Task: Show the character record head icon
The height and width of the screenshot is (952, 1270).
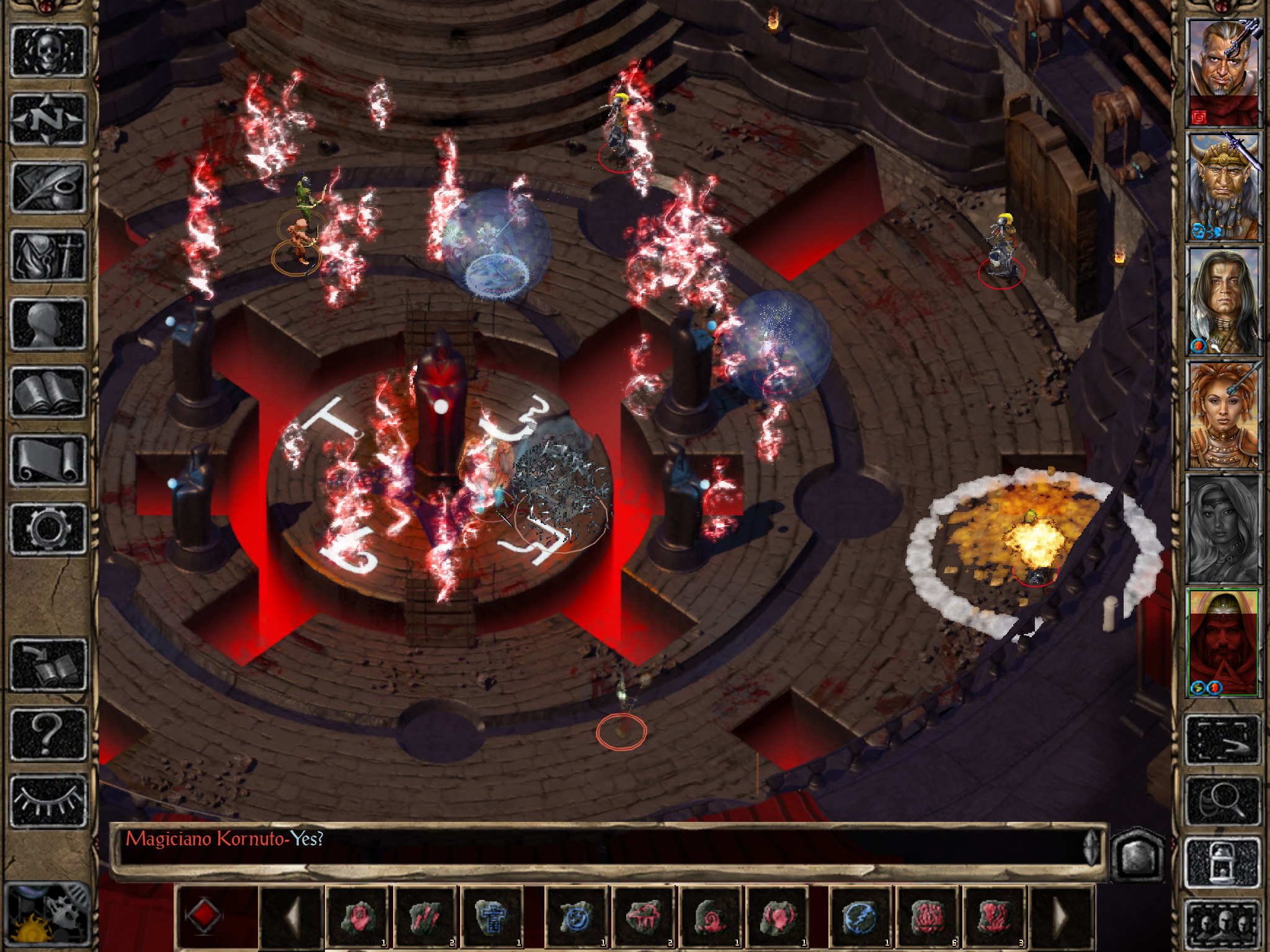Action: tap(48, 324)
